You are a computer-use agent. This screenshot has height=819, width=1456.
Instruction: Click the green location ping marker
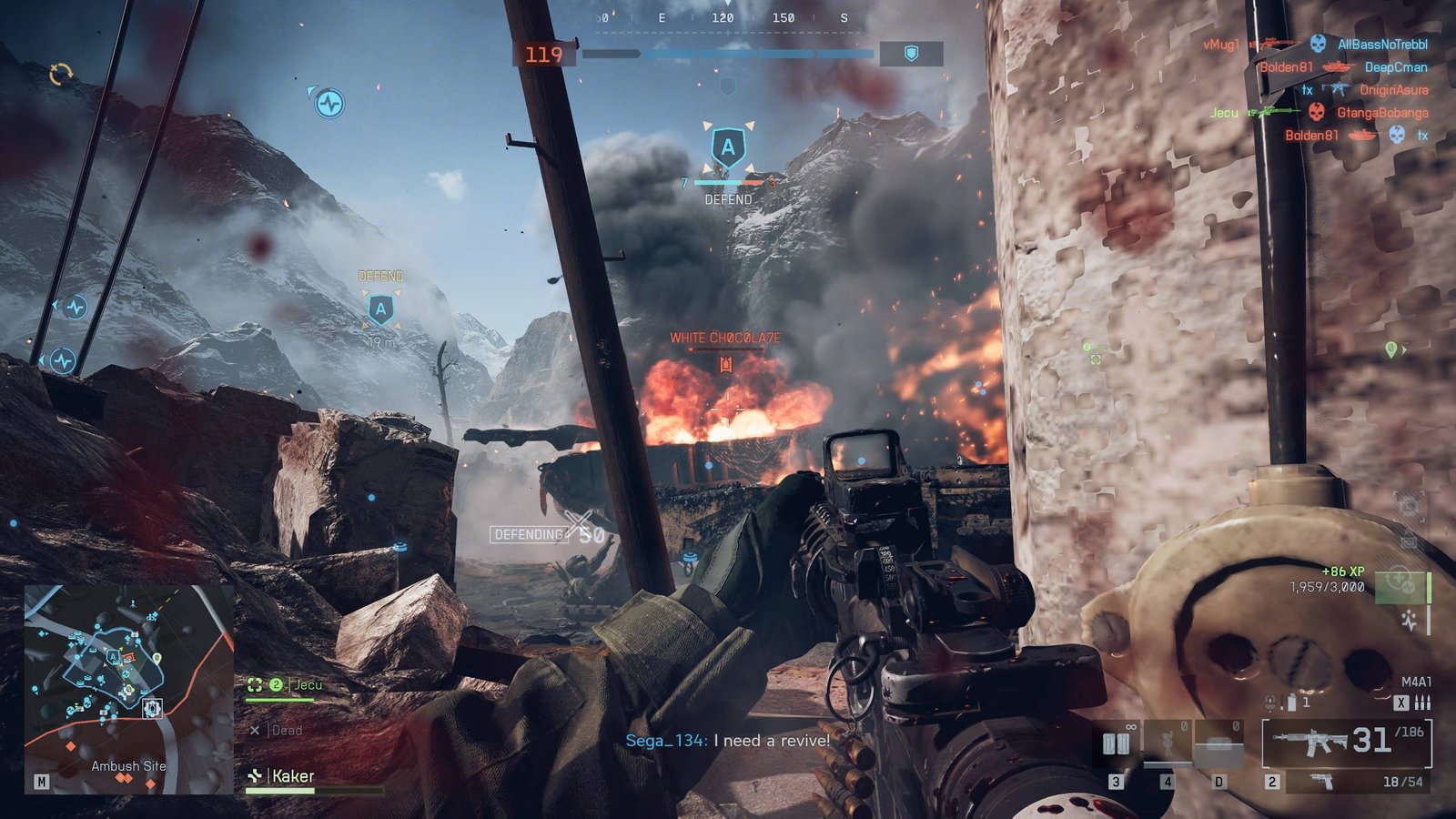pyautogui.click(x=1390, y=349)
